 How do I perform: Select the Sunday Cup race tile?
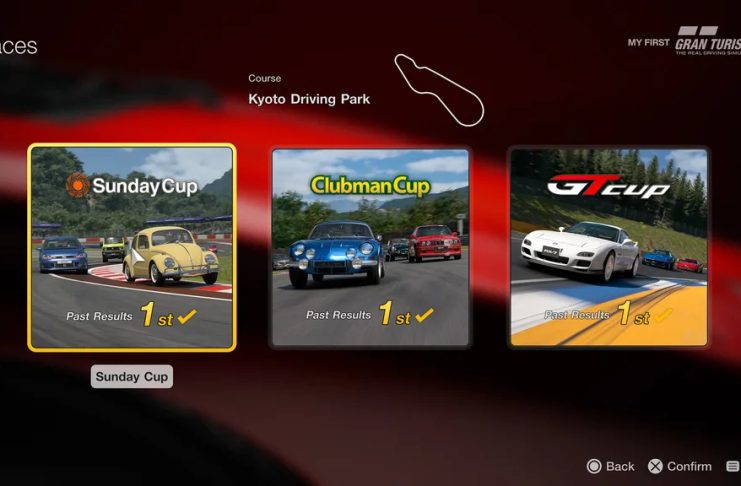[132, 247]
